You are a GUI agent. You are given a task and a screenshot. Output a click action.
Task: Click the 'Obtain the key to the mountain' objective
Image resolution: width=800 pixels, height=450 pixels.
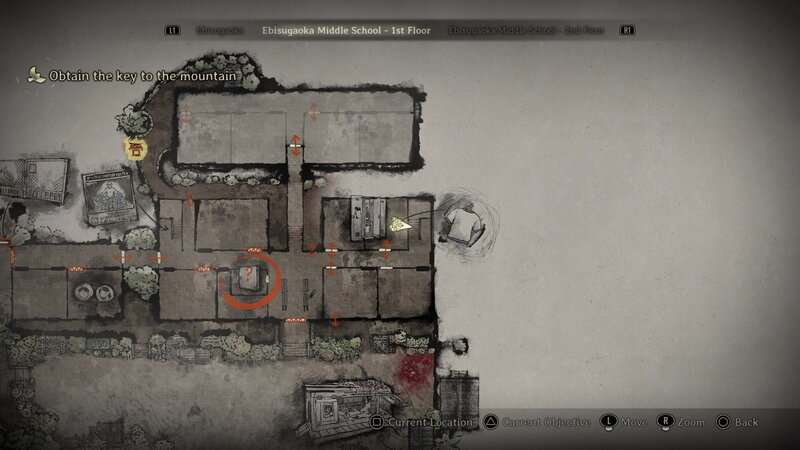point(138,76)
